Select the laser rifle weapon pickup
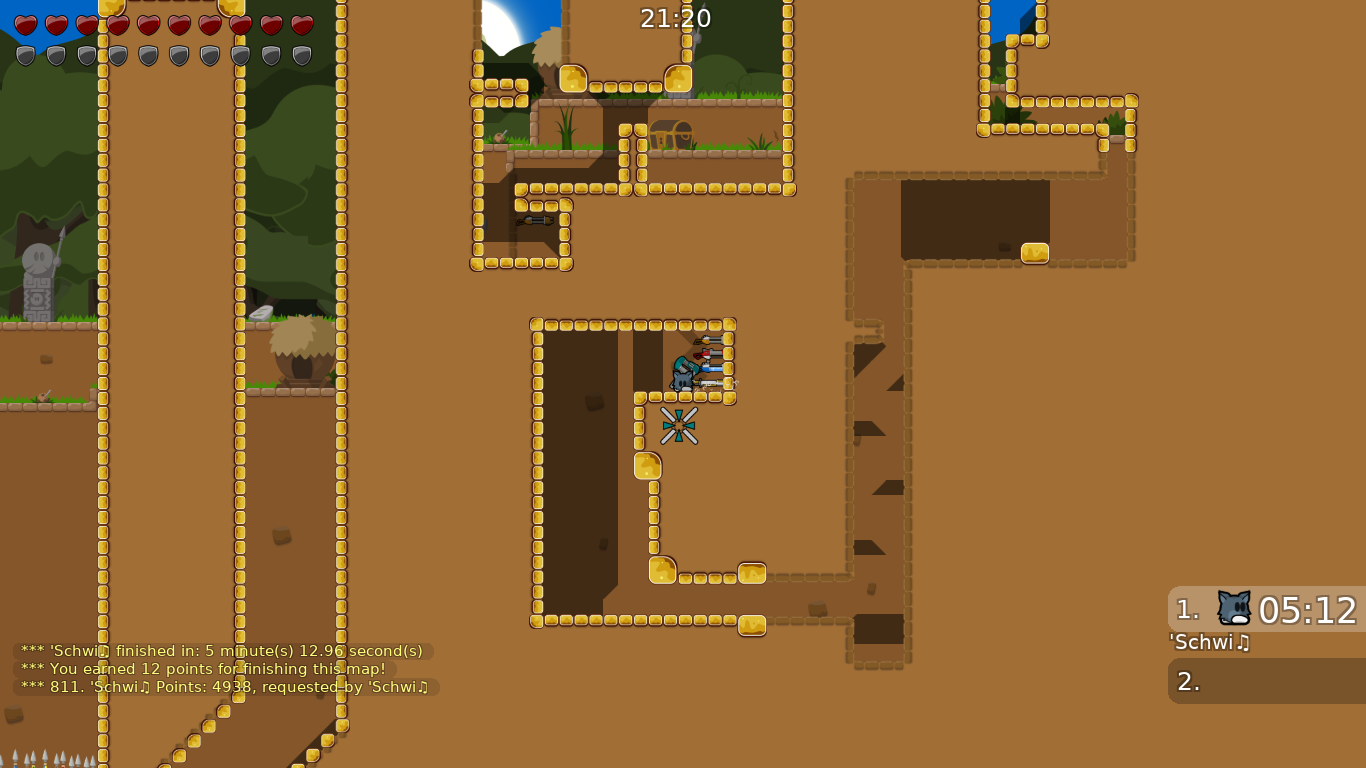The image size is (1366, 768). pyautogui.click(x=712, y=368)
